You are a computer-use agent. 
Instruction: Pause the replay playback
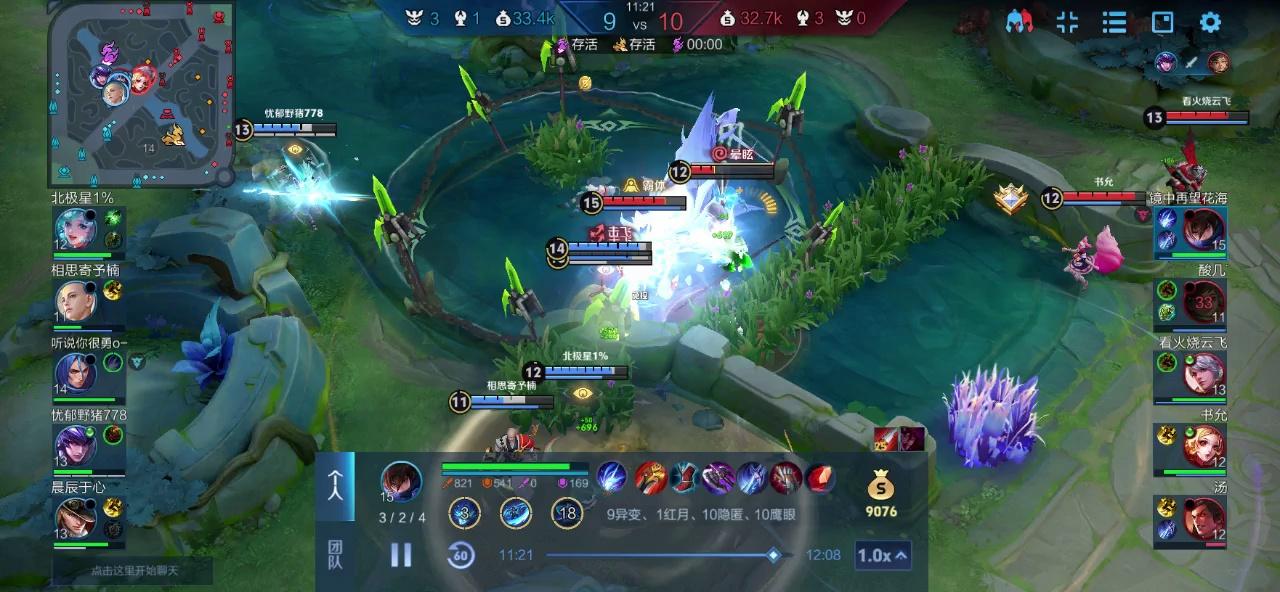coord(401,555)
